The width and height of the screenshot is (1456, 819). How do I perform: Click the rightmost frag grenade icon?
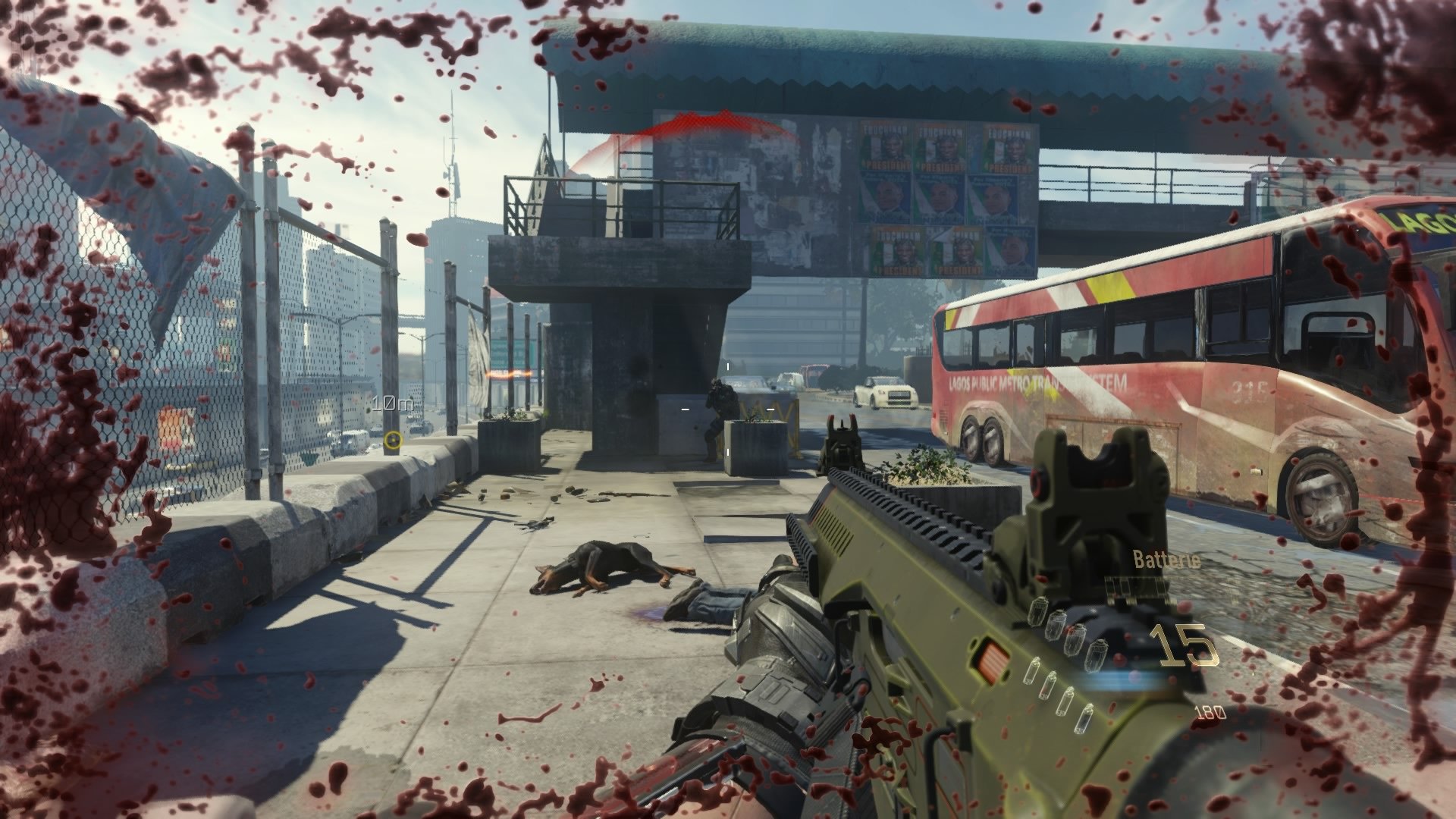pyautogui.click(x=1097, y=654)
